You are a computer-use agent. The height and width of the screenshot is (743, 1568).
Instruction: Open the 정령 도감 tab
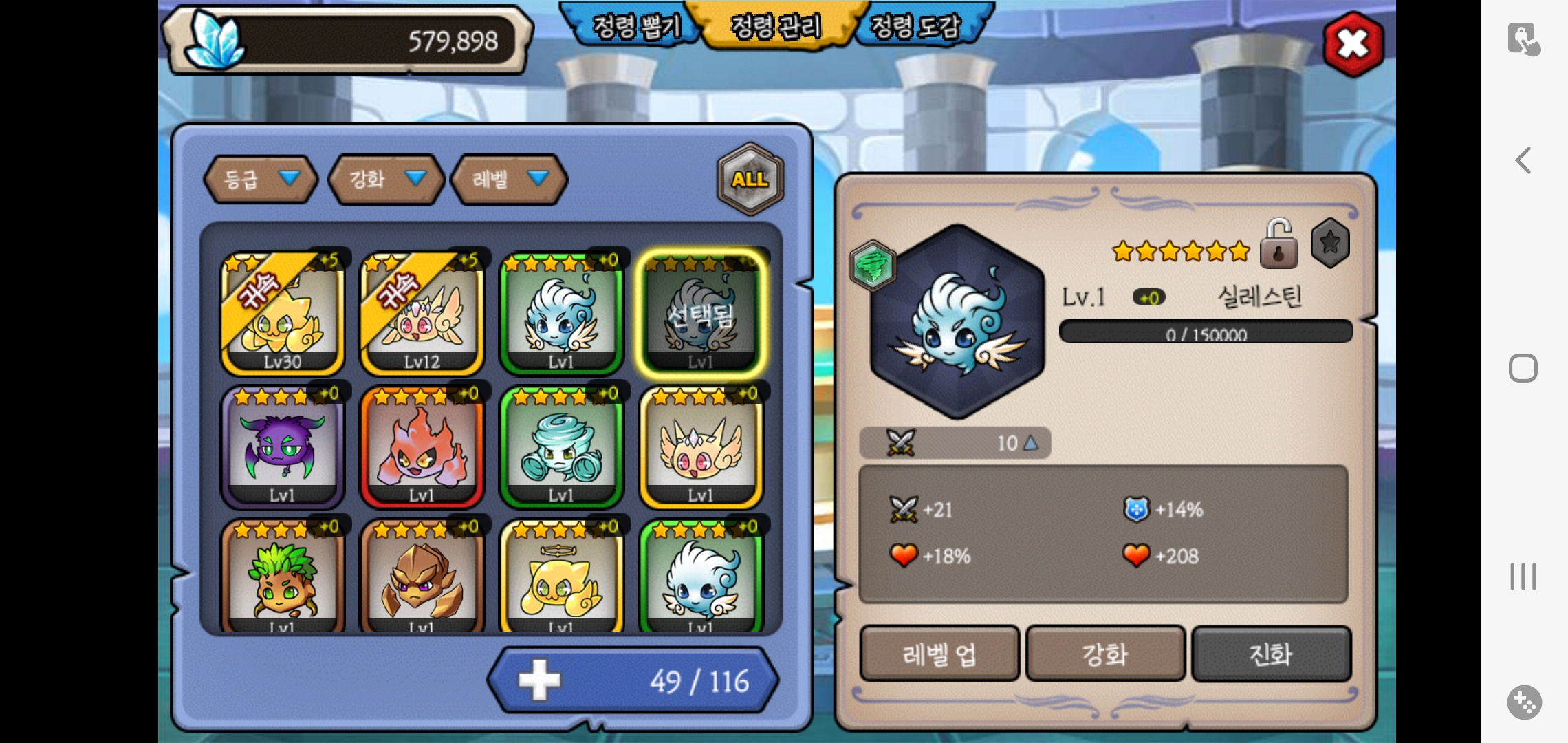pyautogui.click(x=915, y=28)
